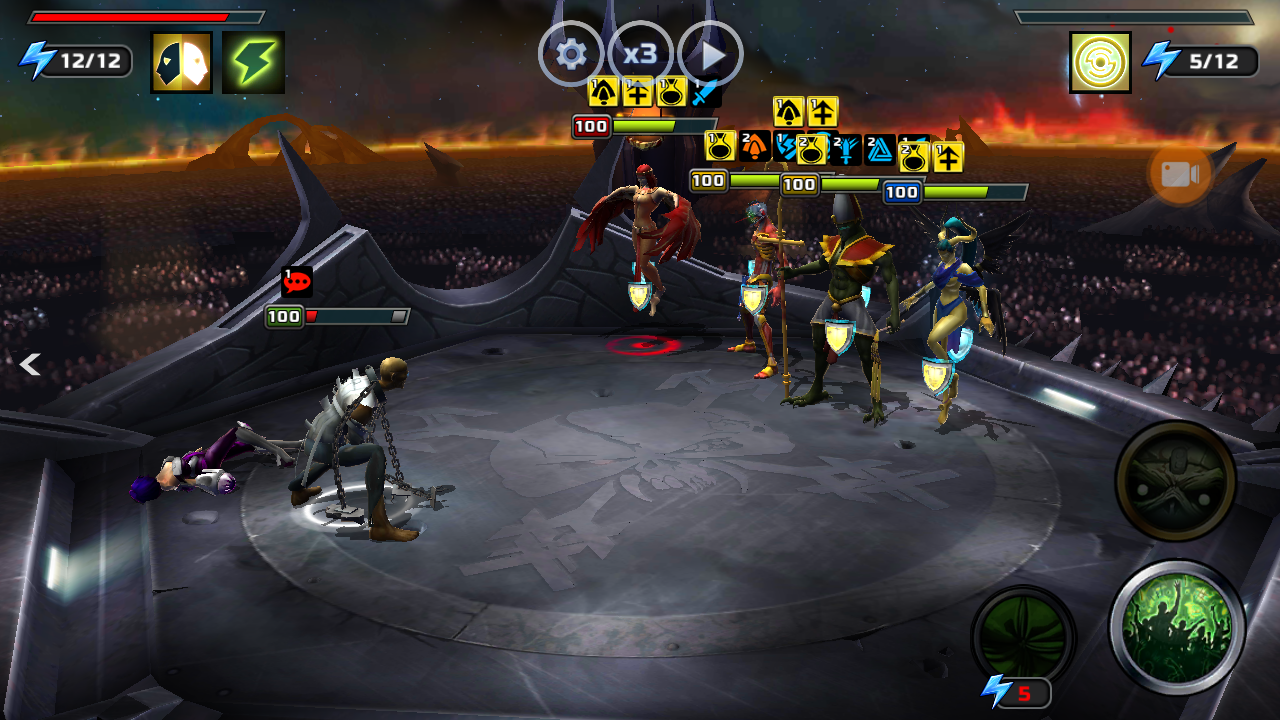Use the green cheering crowd attack
This screenshot has height=720, width=1280.
[1177, 627]
